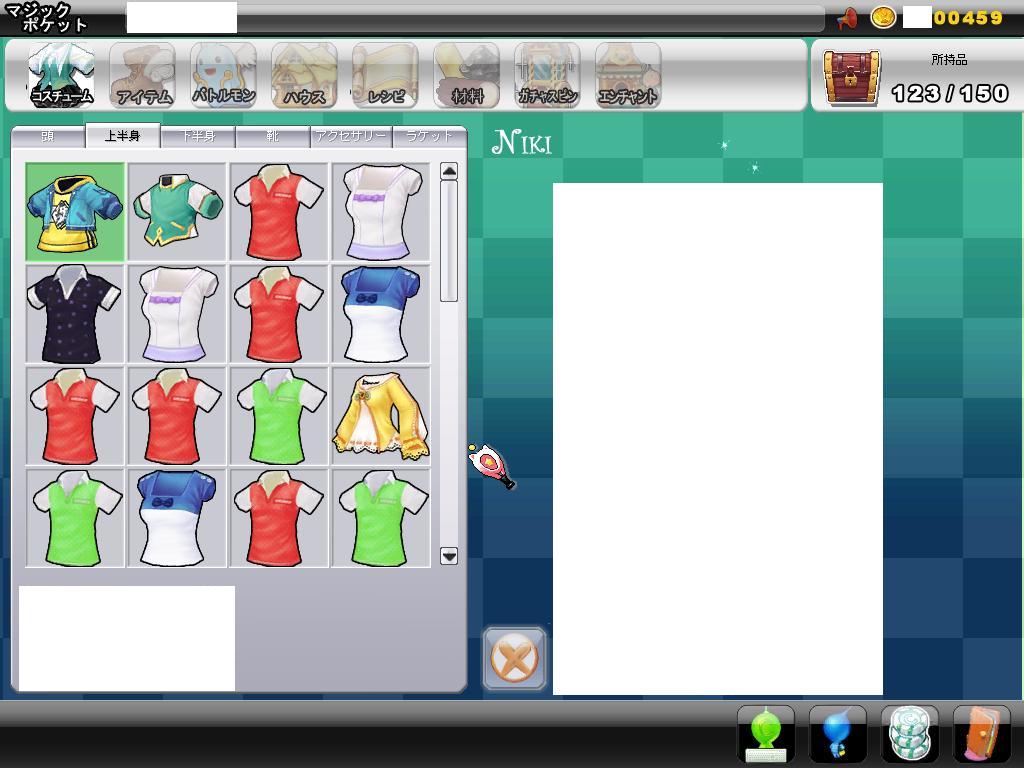Click the green balloon keyboard icon
The image size is (1024, 768).
click(x=766, y=734)
